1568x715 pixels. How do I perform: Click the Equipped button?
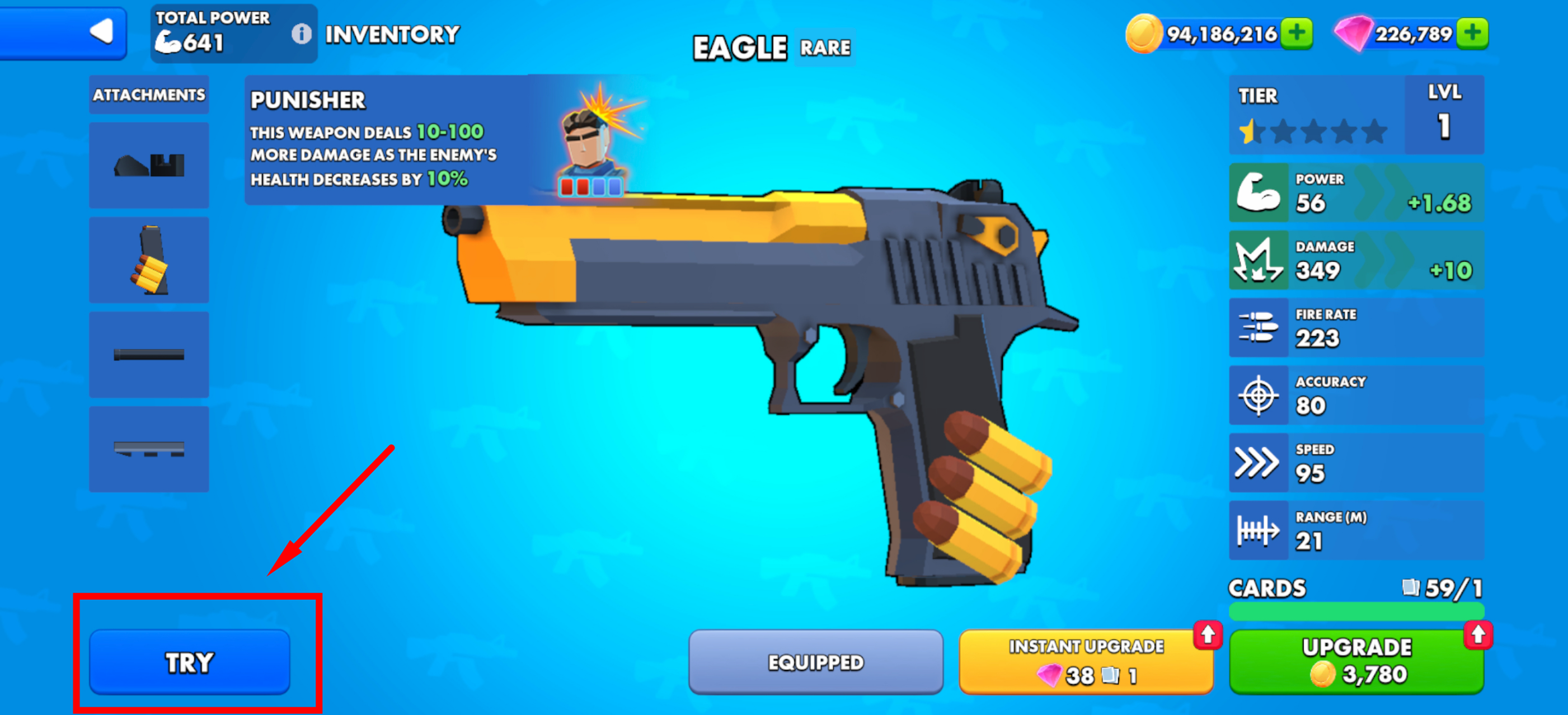click(x=815, y=661)
